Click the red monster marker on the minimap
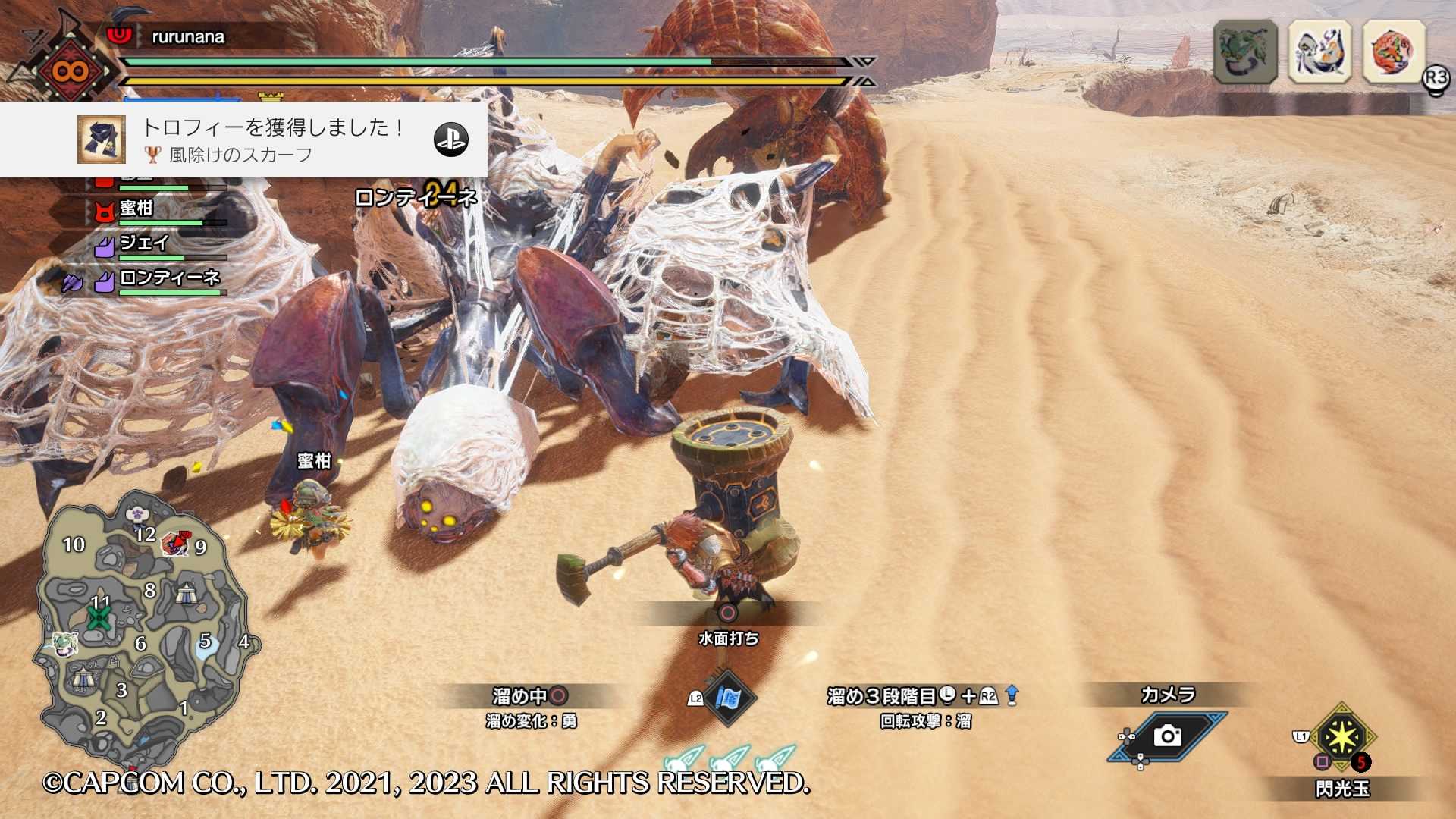 click(175, 543)
